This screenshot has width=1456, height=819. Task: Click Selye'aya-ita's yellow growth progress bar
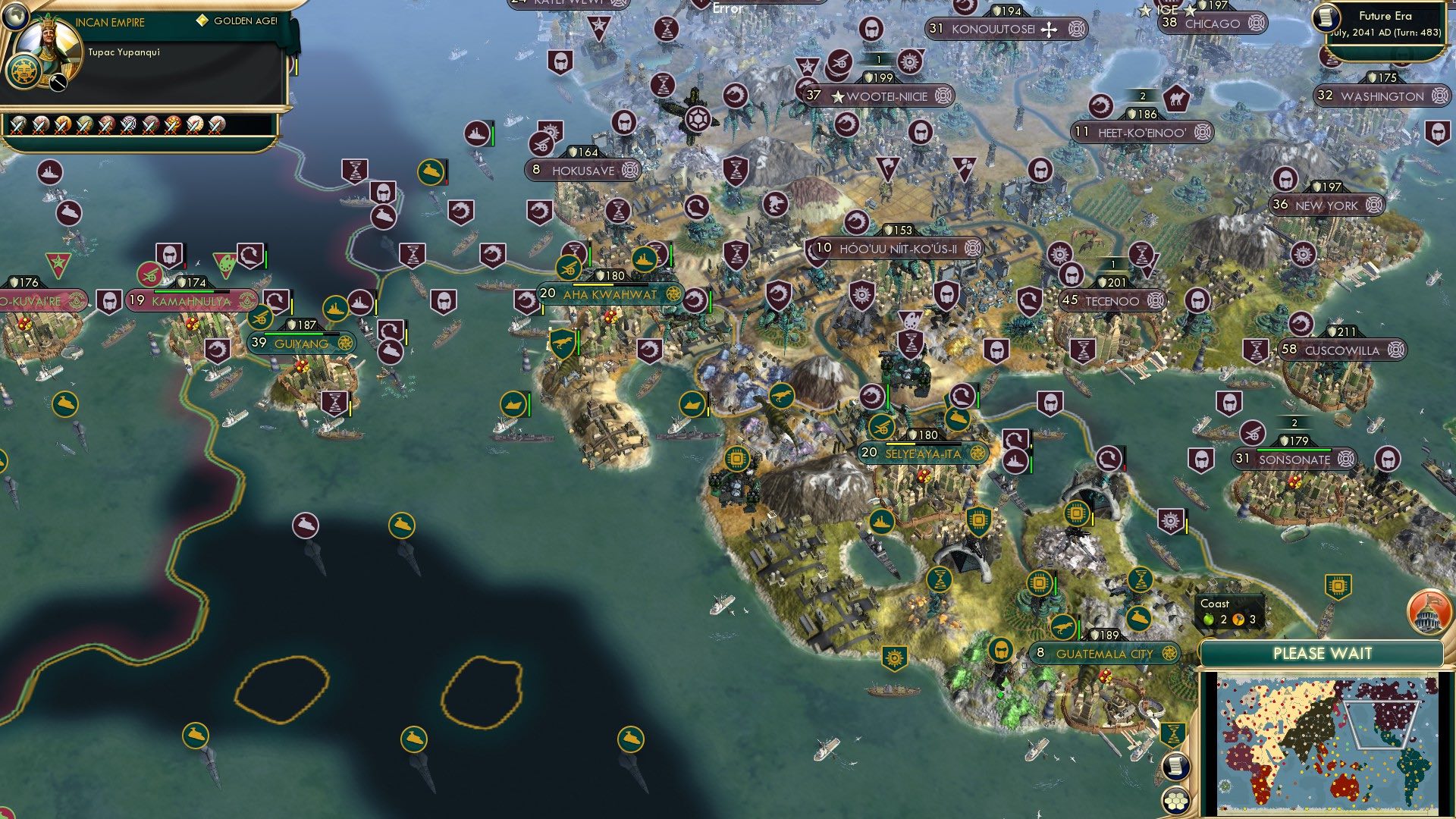tap(899, 444)
